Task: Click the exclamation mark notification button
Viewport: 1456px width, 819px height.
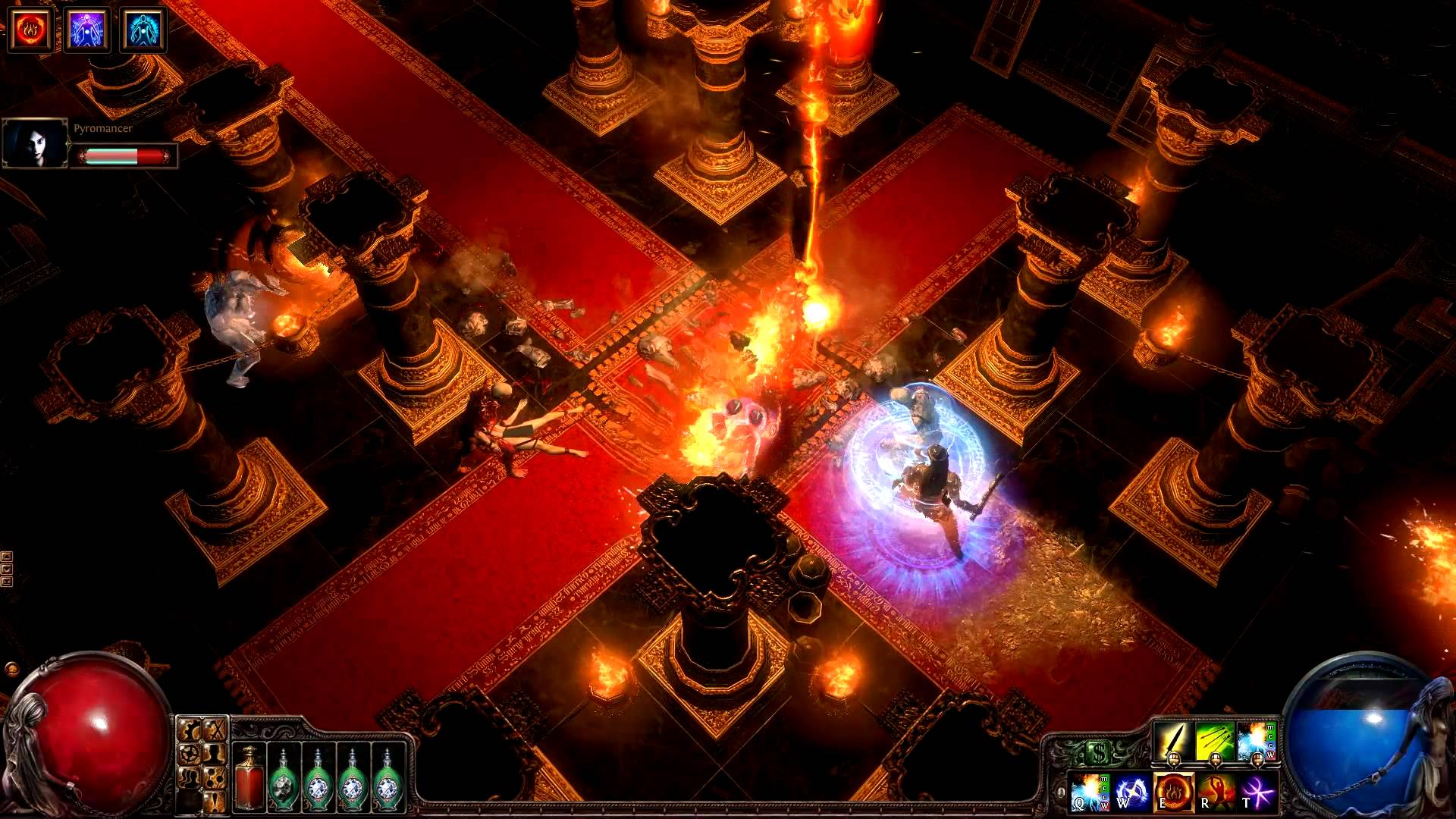Action: (x=215, y=800)
